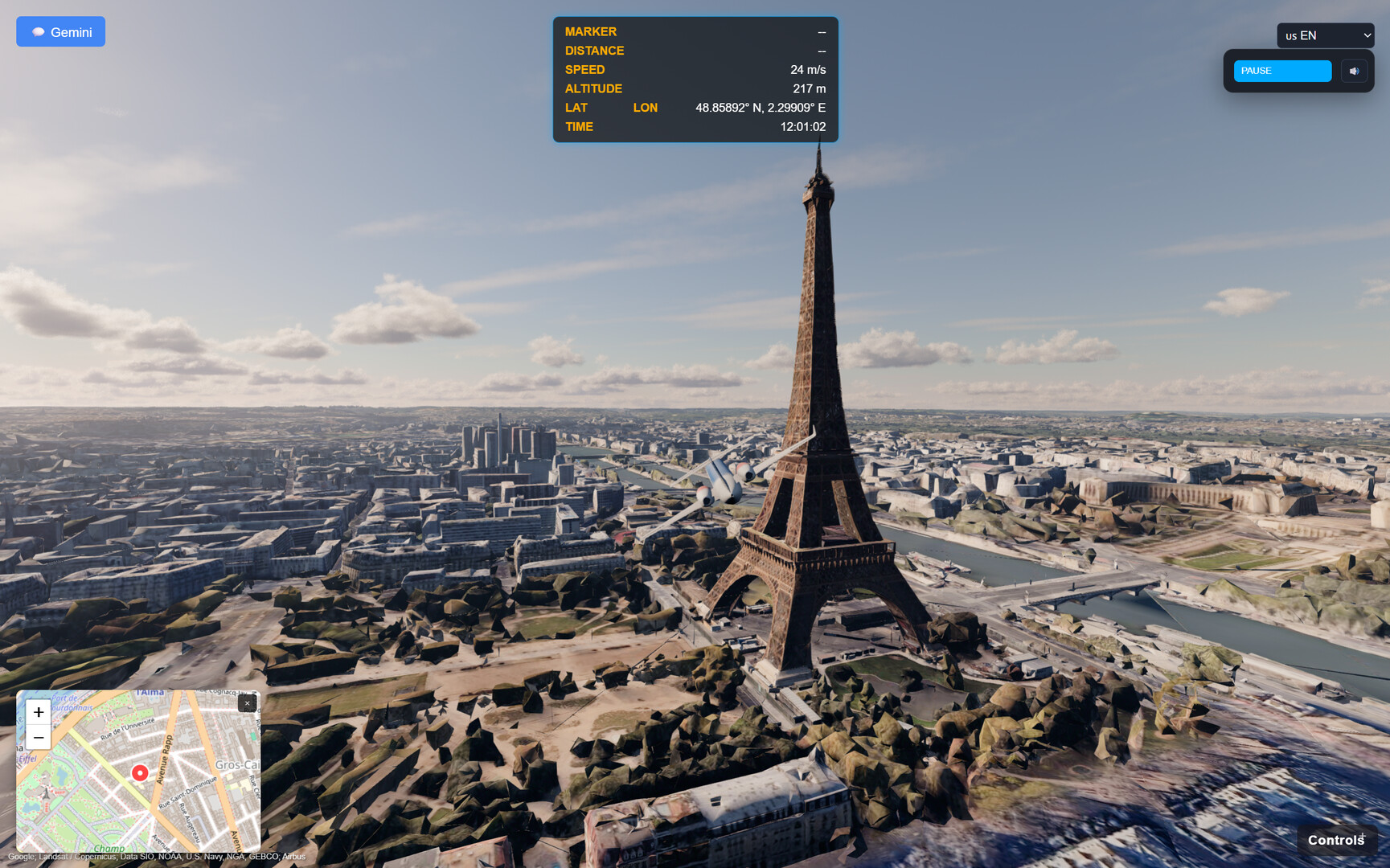Viewport: 1390px width, 868px height.
Task: Click the Gemini button
Action: point(60,31)
